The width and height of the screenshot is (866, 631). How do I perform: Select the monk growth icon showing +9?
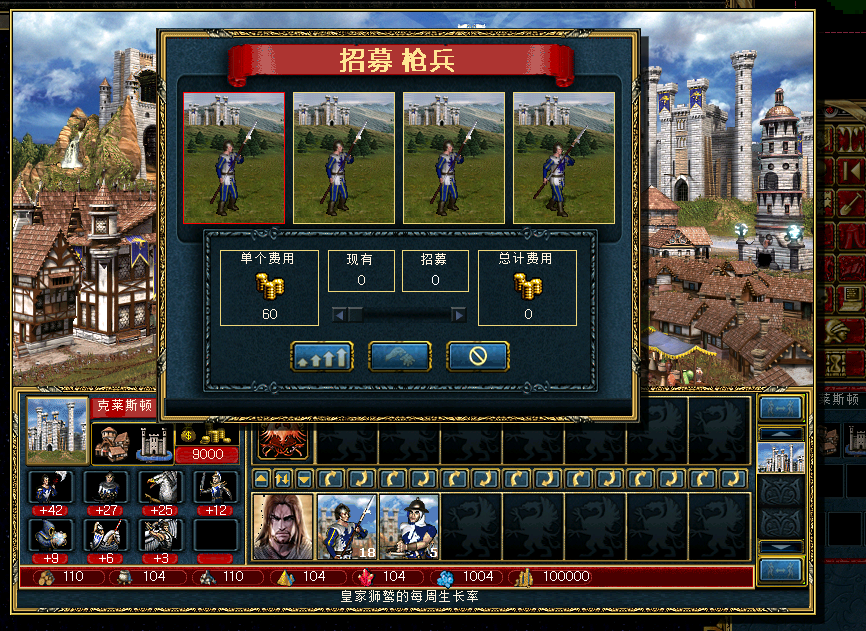point(48,535)
